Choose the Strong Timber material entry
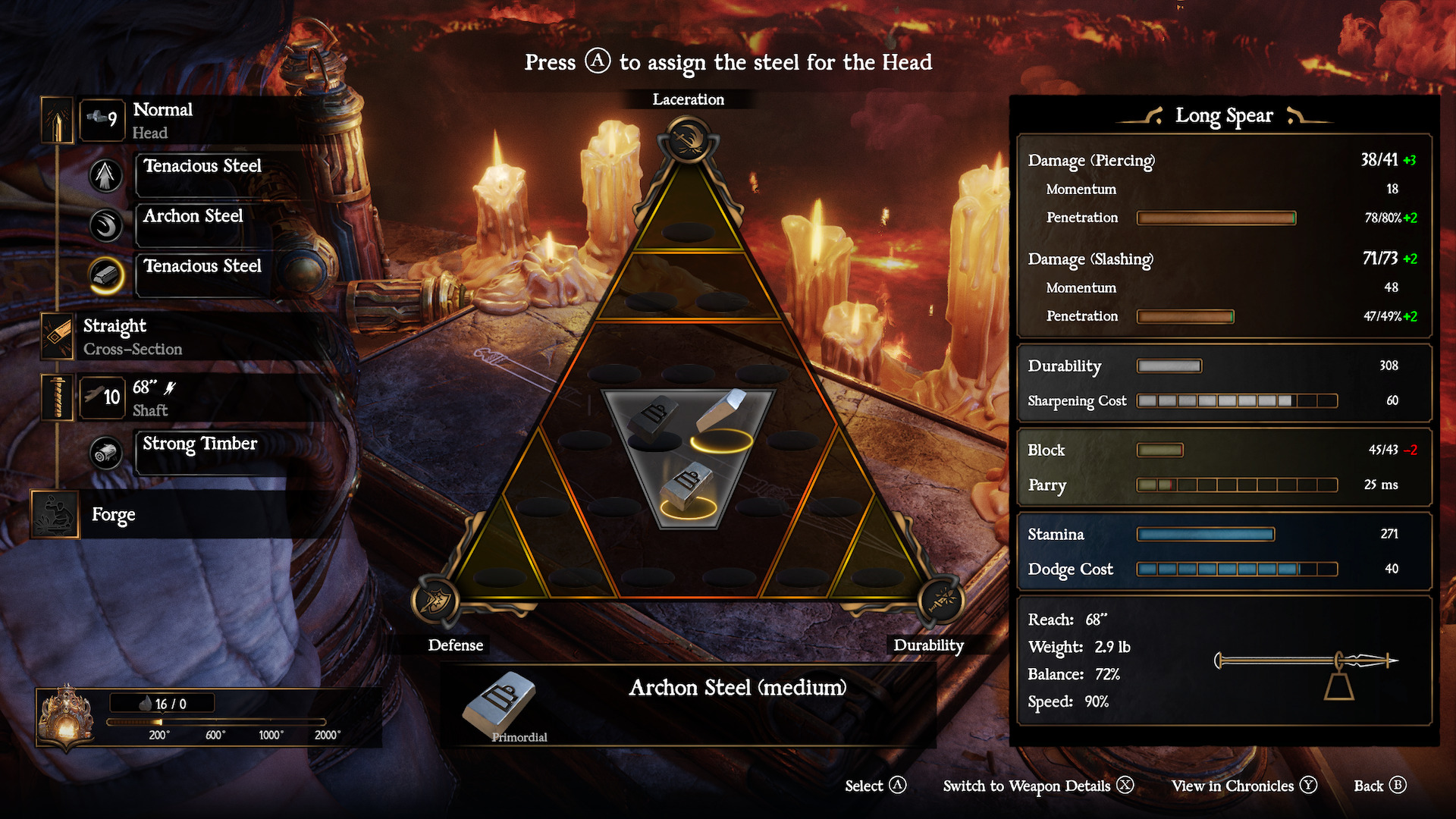The height and width of the screenshot is (819, 1456). [199, 444]
